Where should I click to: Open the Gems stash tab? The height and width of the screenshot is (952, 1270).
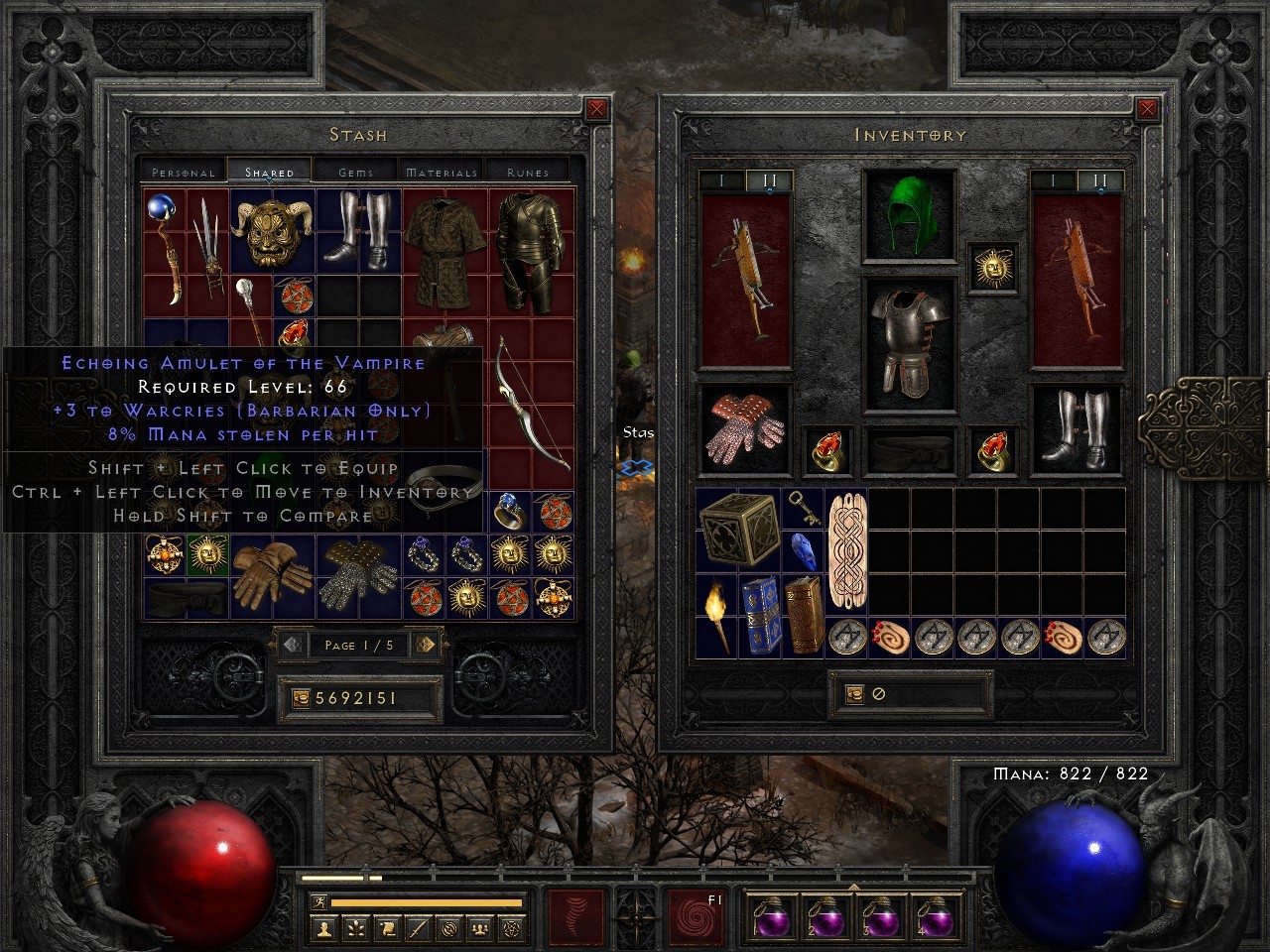click(356, 171)
